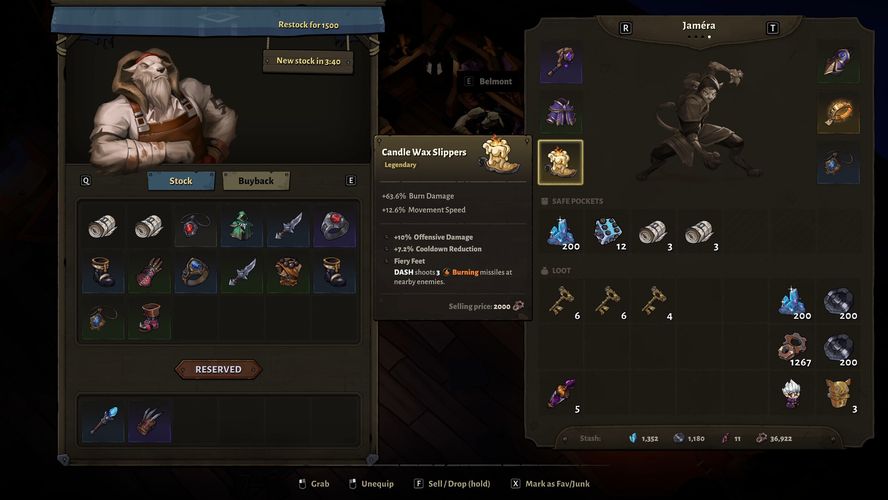The width and height of the screenshot is (888, 500).
Task: Select the pink-soled boots in stock
Action: [148, 319]
